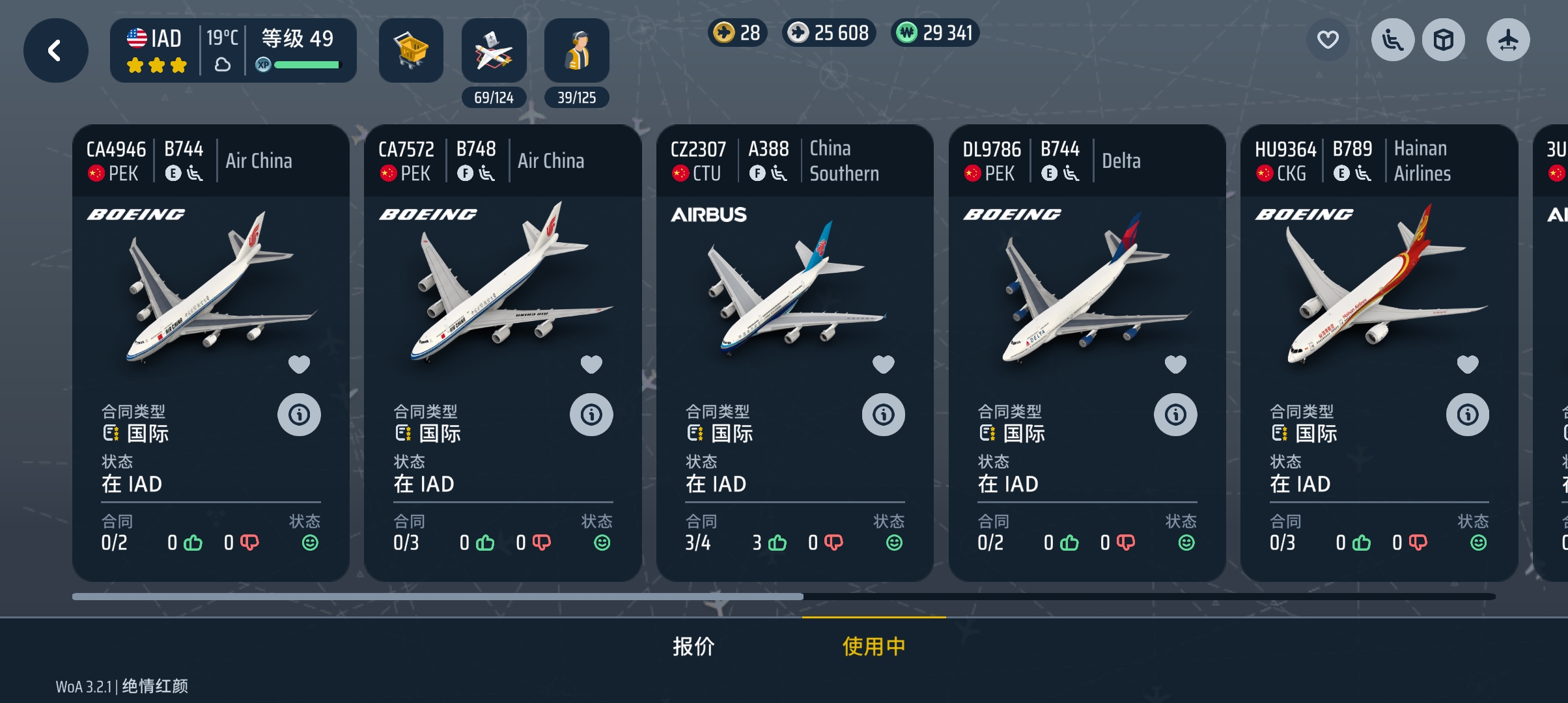
Task: Switch to the 使用中 tab
Action: click(873, 646)
